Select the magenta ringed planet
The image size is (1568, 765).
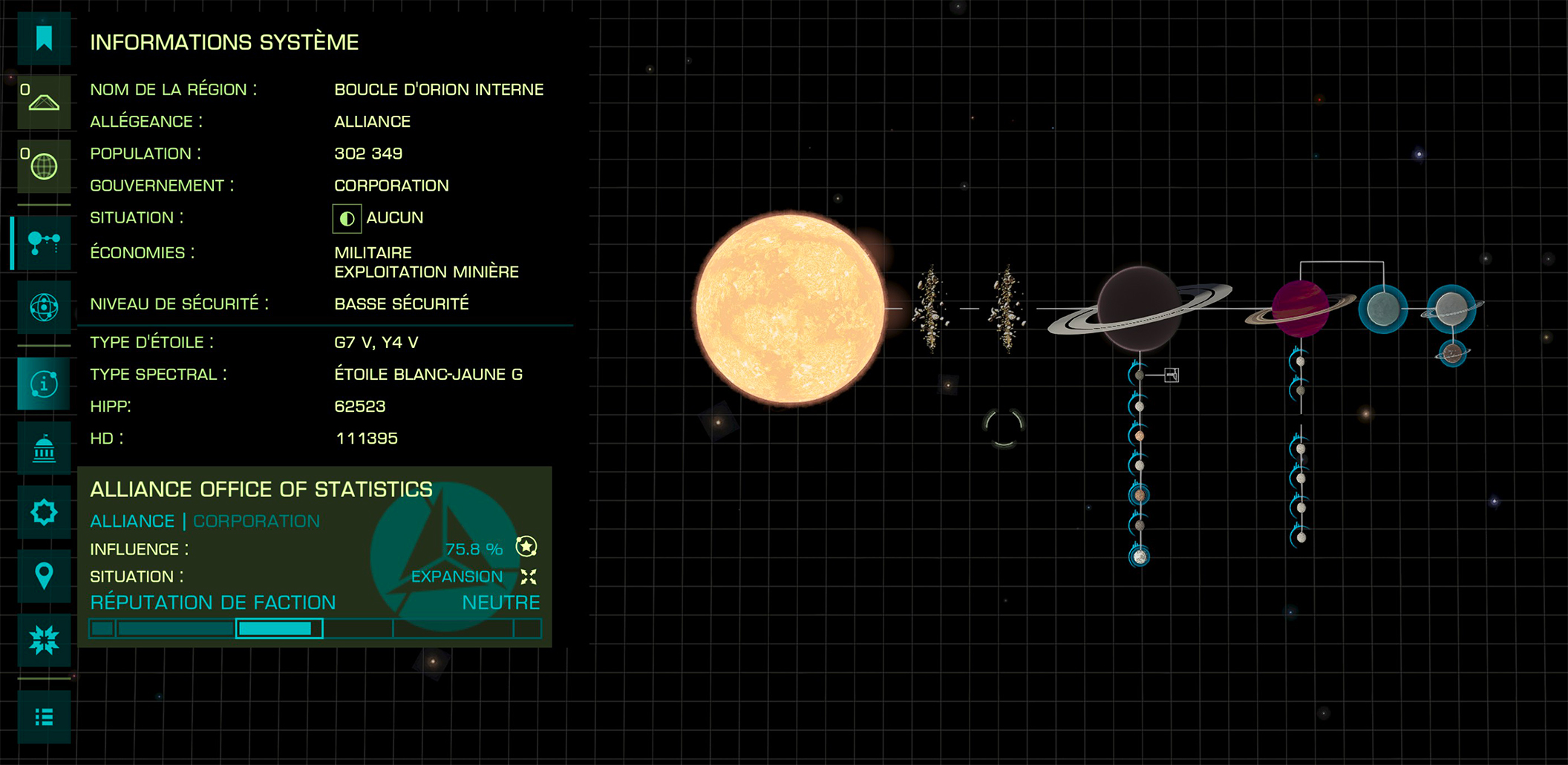1300,309
